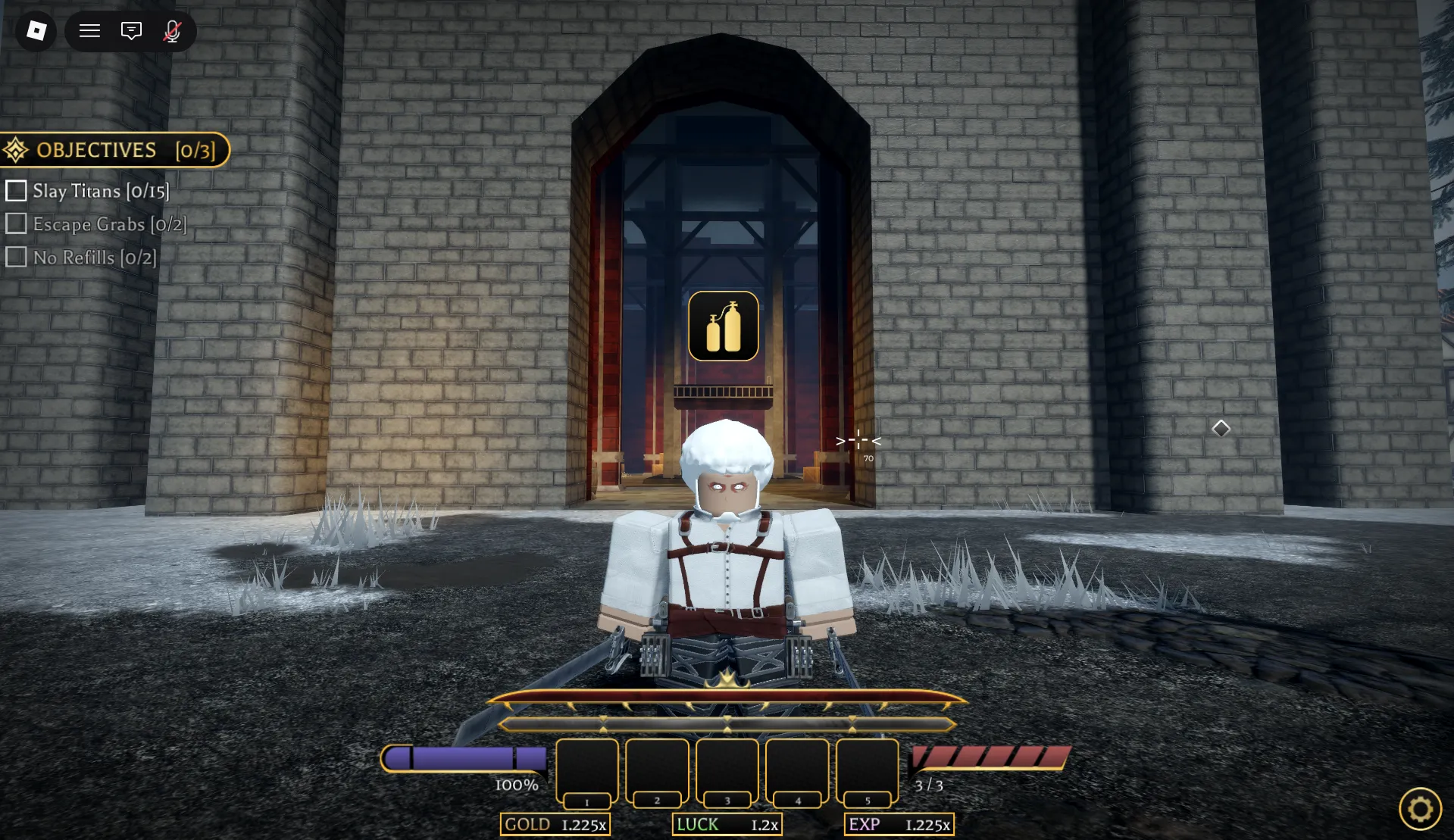1454x840 pixels.
Task: Click the EXP multiplier badge
Action: [x=899, y=825]
